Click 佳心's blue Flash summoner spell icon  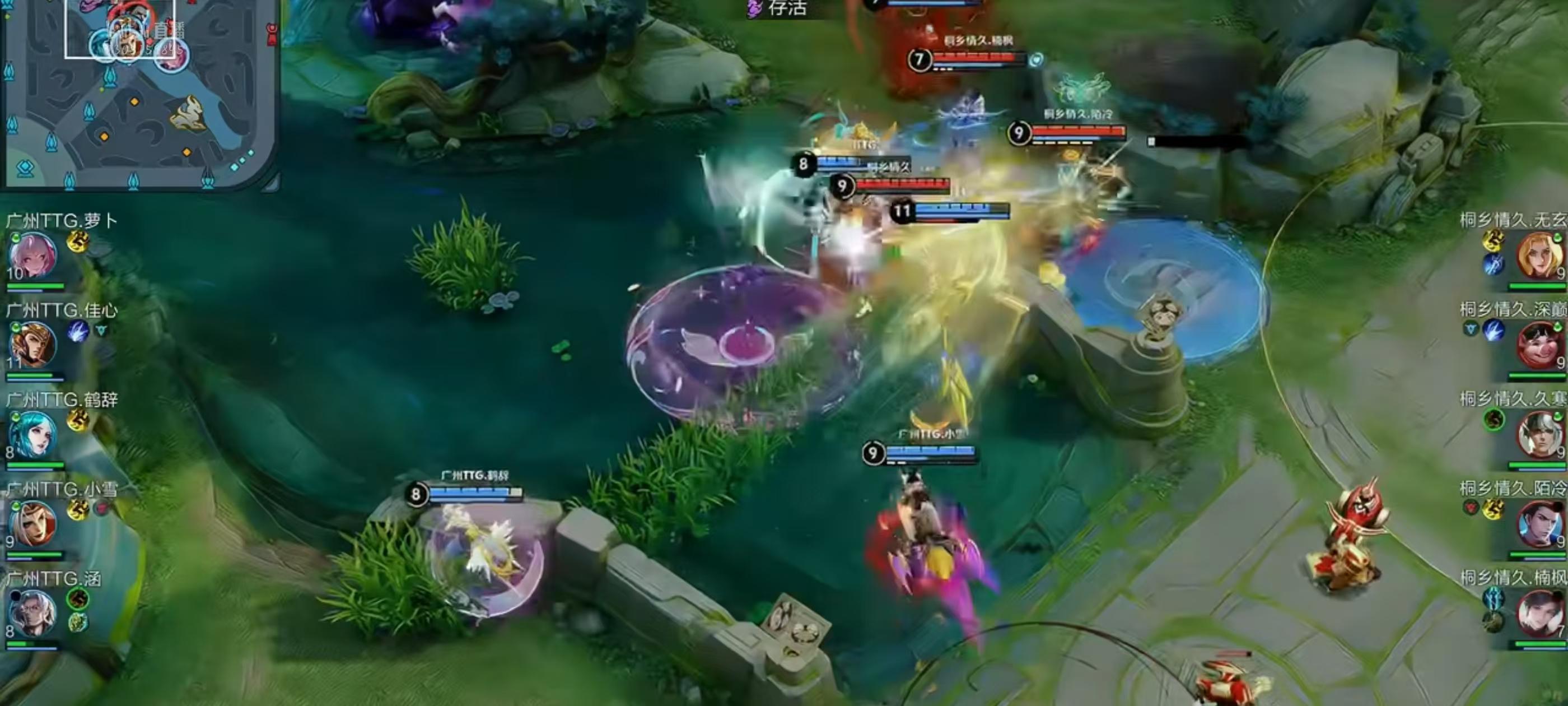coord(78,331)
